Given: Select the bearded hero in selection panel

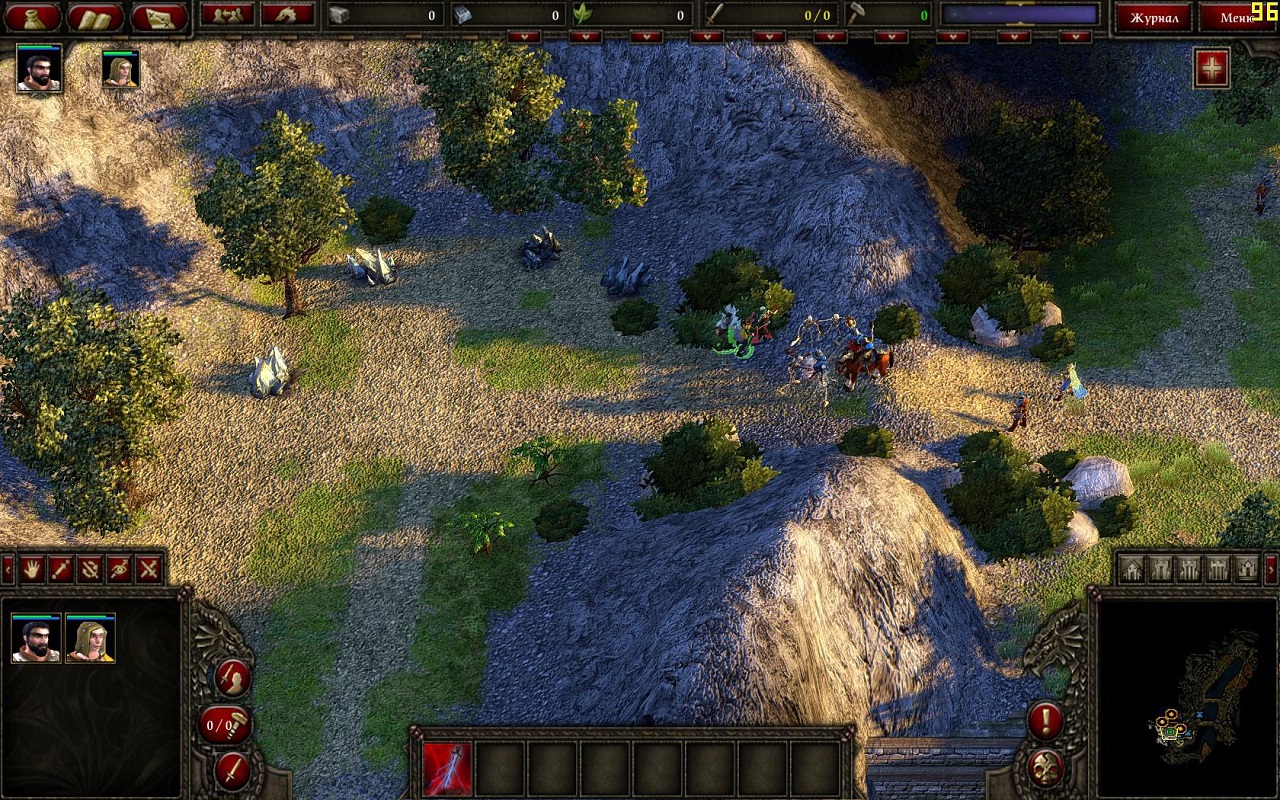Looking at the screenshot, I should coord(36,638).
